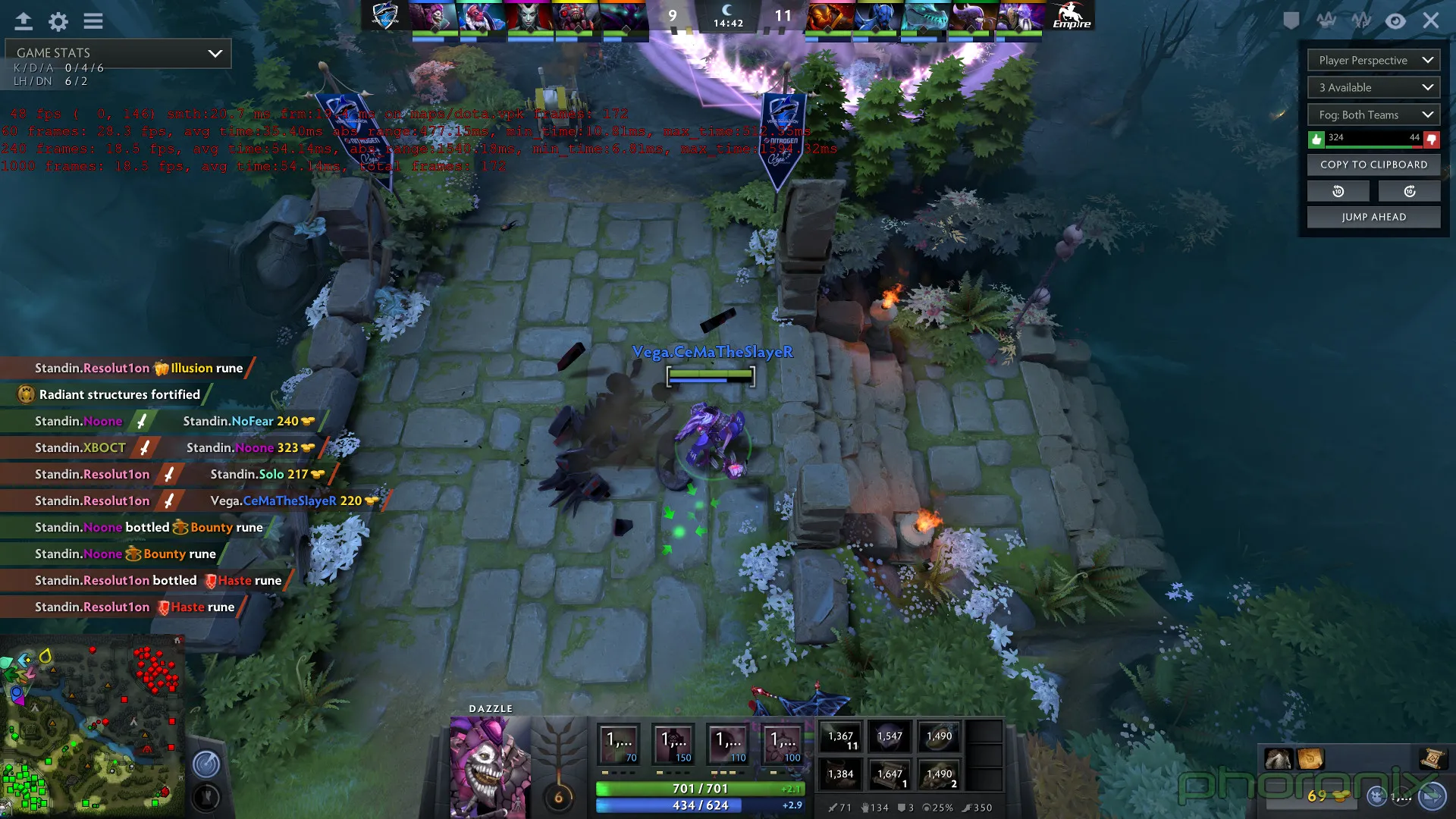Rewind the replay 10 seconds
Viewport: 1456px width, 819px height.
(1338, 191)
